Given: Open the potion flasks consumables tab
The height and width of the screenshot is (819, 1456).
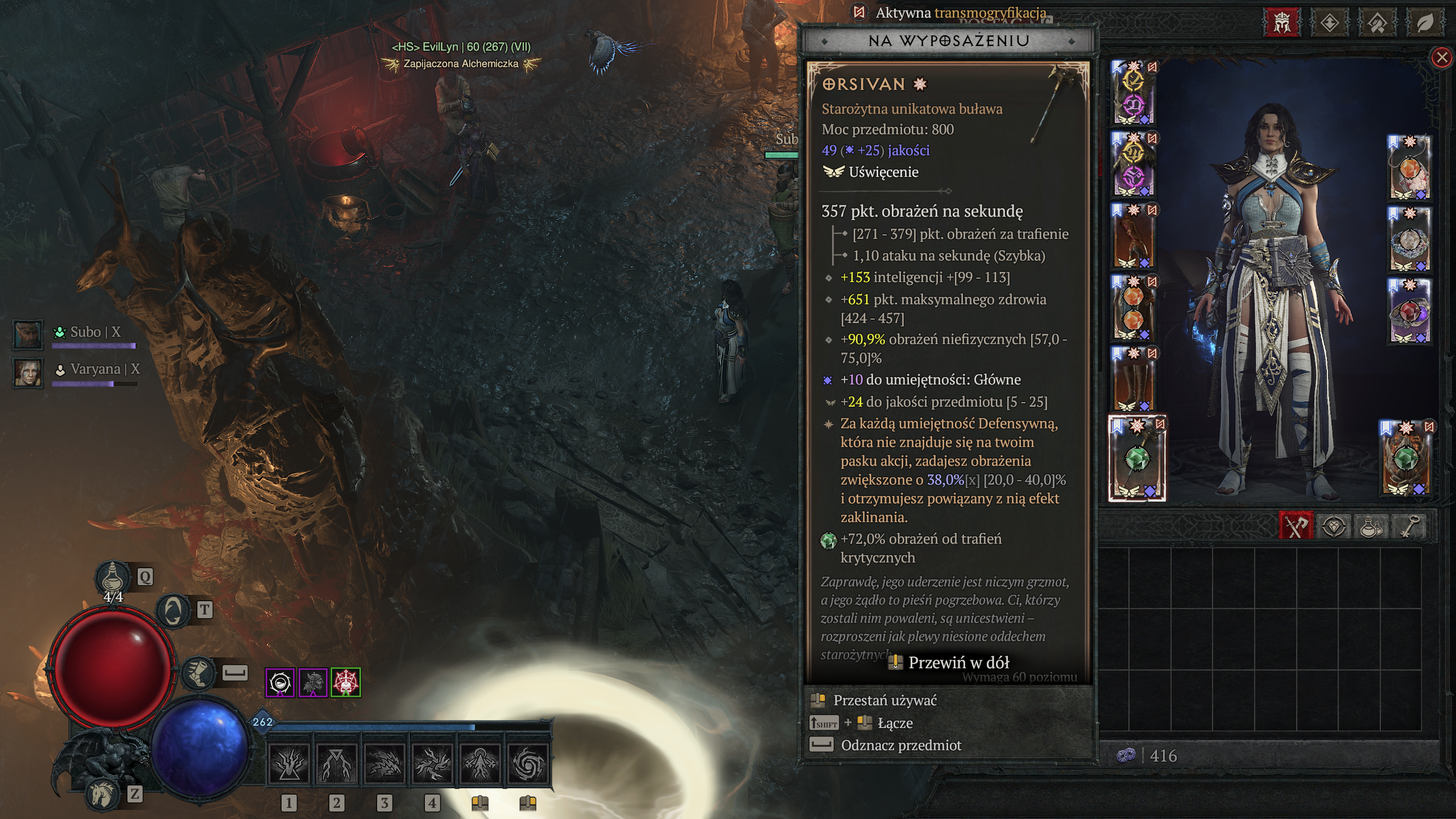Looking at the screenshot, I should 1370,526.
